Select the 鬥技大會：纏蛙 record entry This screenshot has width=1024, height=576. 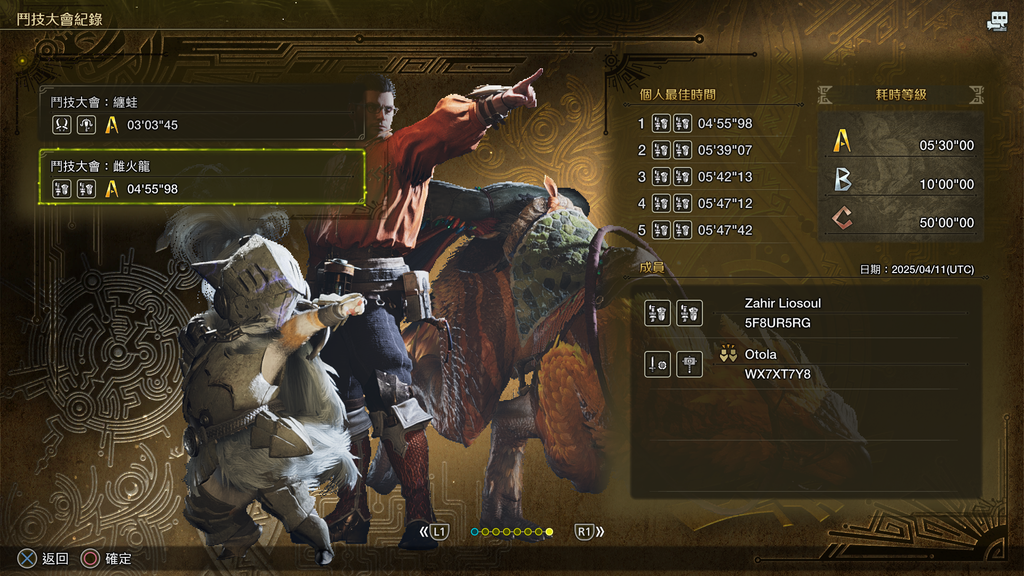(x=203, y=113)
